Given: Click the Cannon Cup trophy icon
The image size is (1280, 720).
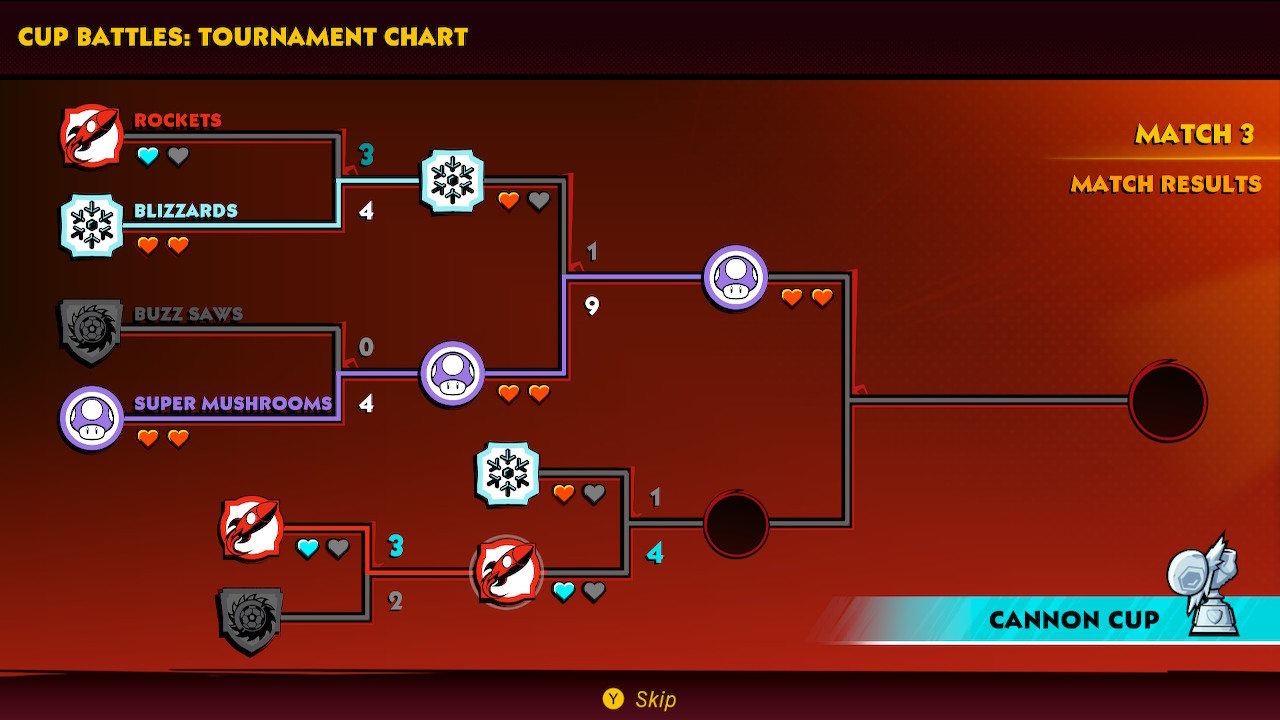Looking at the screenshot, I should pos(1207,587).
